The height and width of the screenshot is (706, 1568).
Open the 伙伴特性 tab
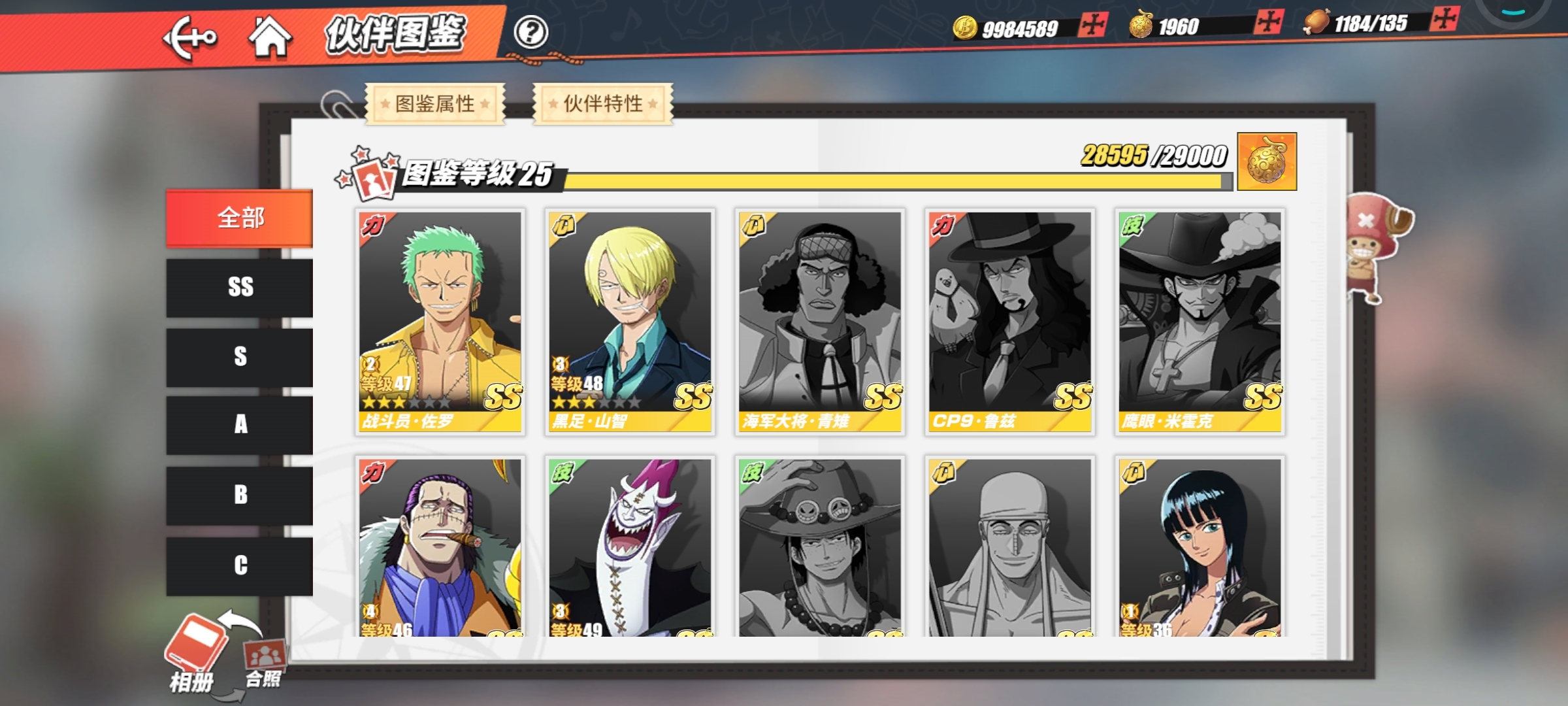[602, 103]
